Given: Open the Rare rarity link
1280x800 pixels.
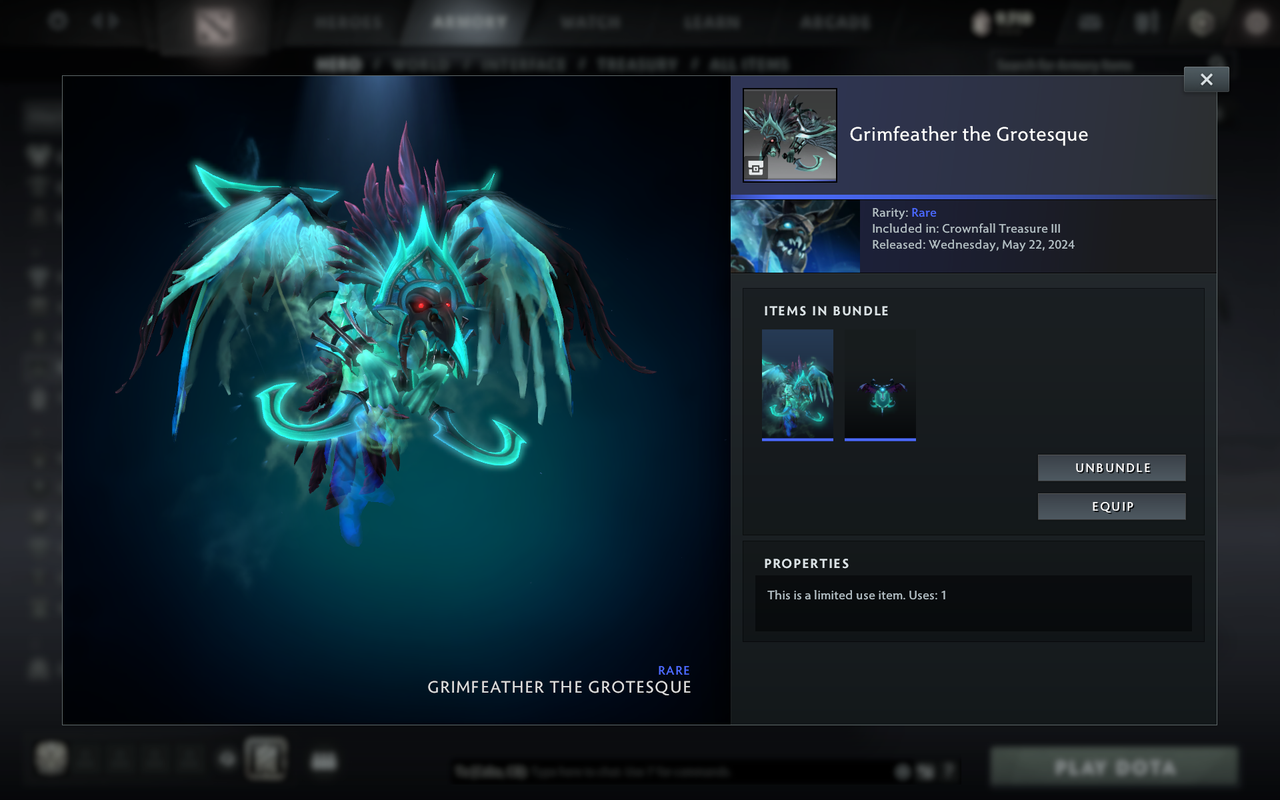Looking at the screenshot, I should [923, 212].
